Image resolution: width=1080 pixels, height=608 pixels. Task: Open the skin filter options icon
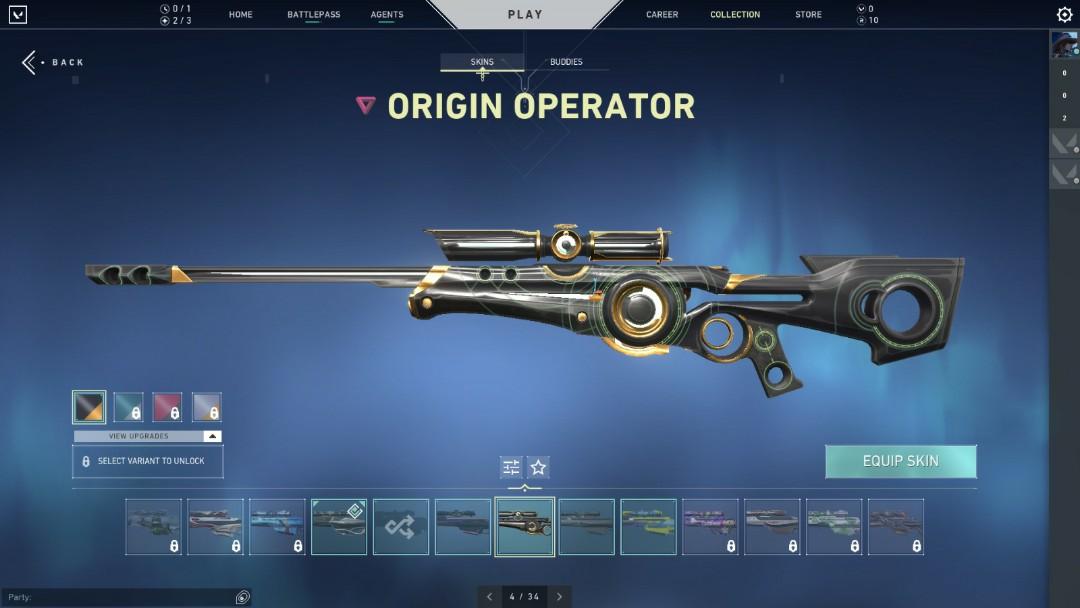(x=511, y=467)
